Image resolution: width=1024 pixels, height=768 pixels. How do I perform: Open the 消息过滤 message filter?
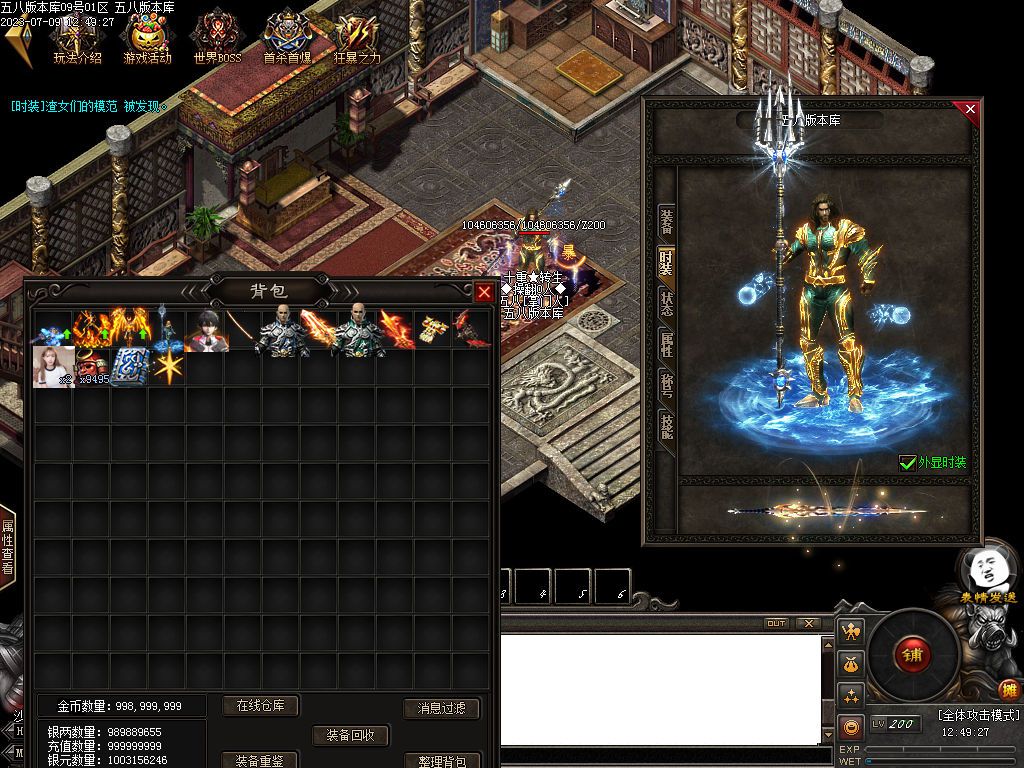click(441, 708)
